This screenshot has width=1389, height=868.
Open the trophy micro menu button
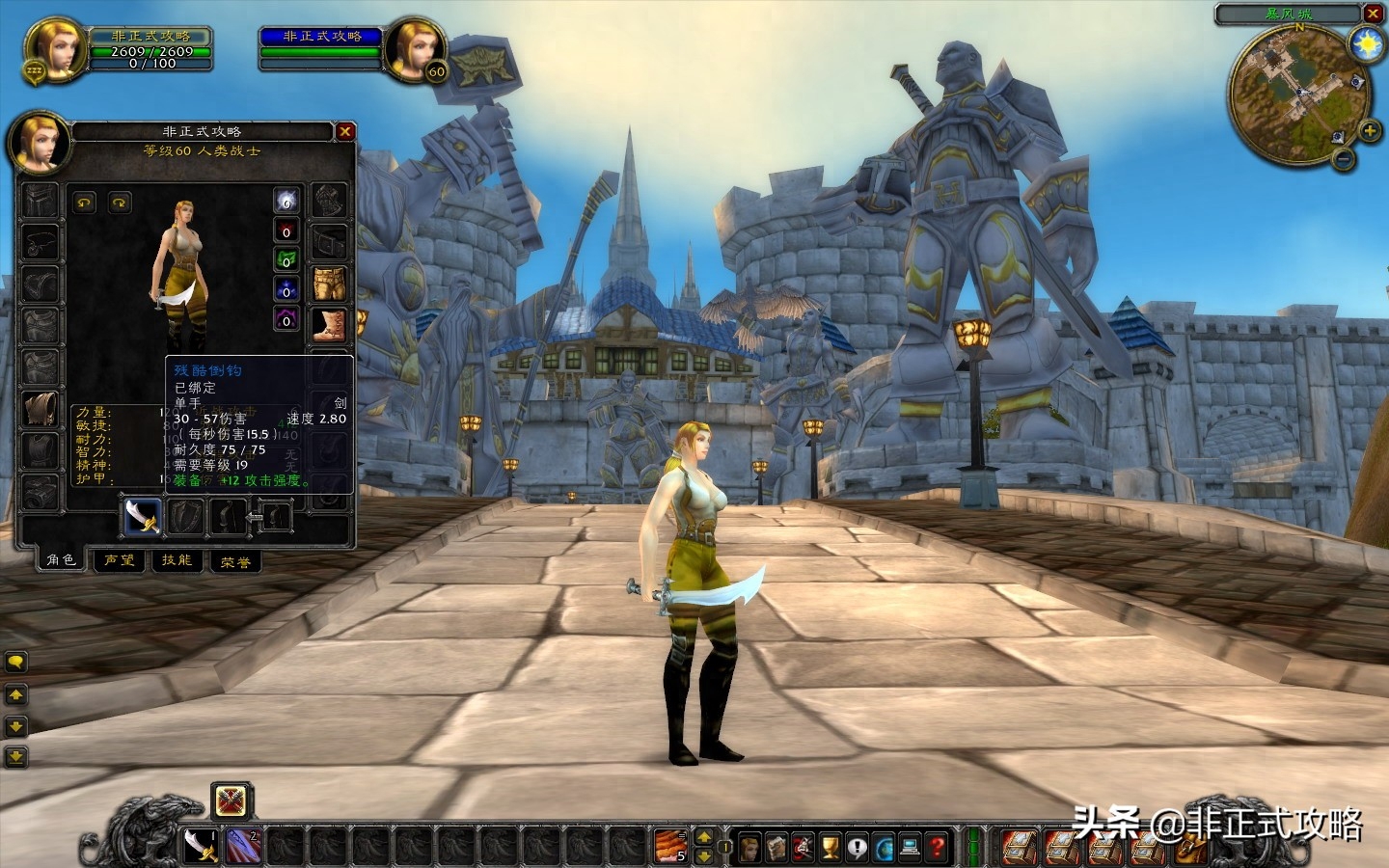tap(830, 848)
